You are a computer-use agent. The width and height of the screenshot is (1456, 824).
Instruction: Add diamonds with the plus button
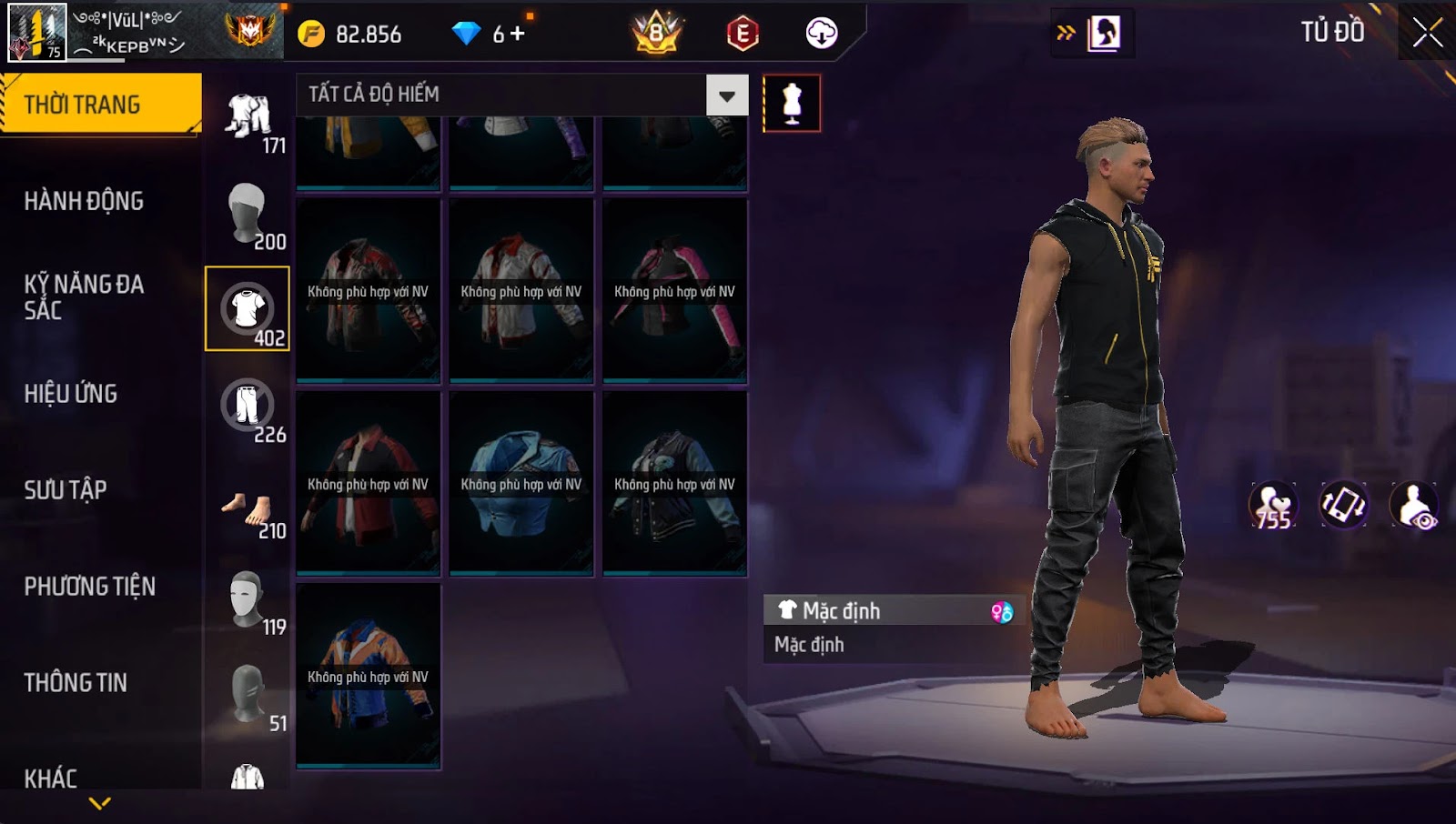click(517, 34)
